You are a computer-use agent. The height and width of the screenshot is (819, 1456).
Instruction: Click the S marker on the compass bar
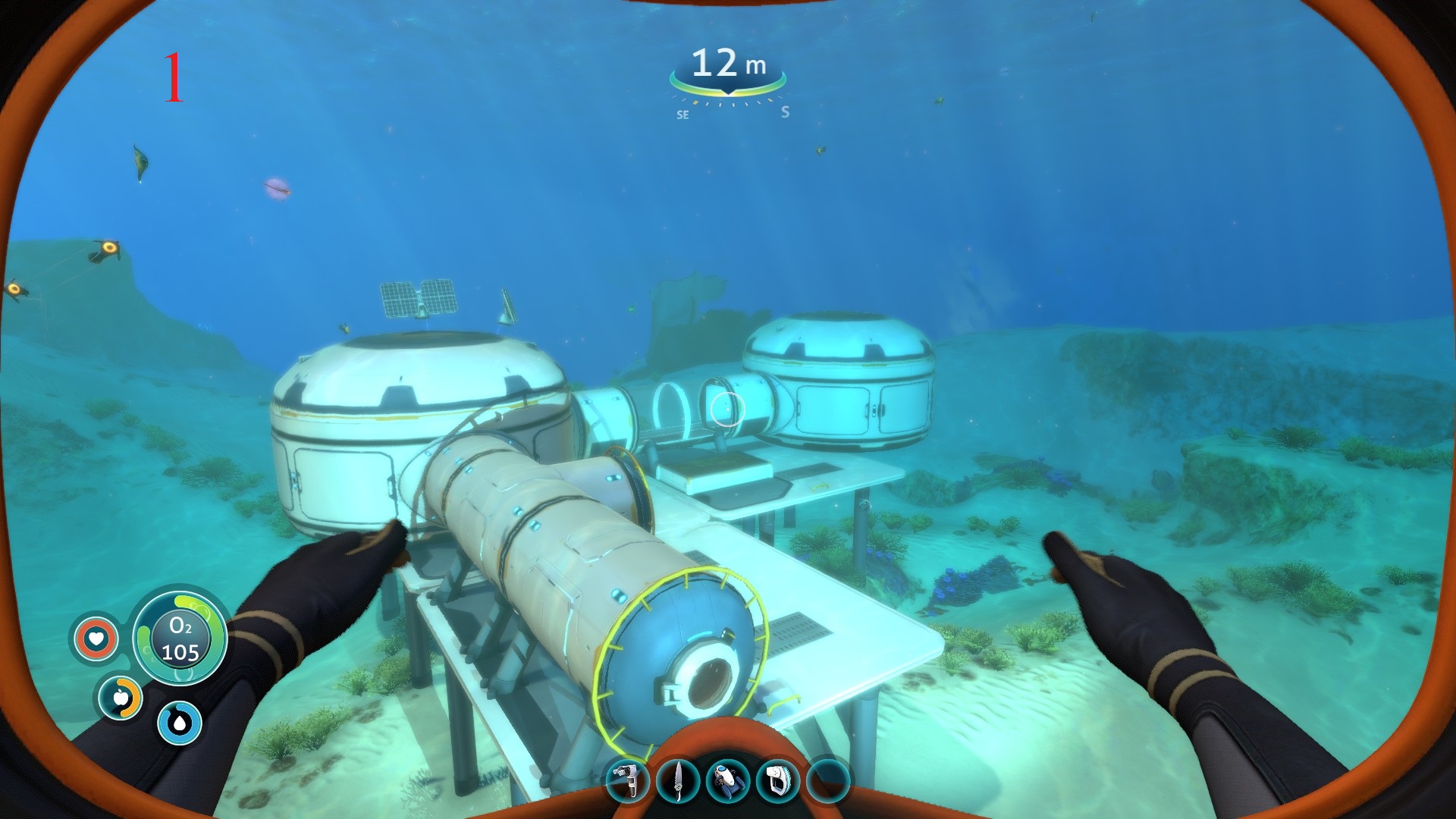tap(785, 112)
